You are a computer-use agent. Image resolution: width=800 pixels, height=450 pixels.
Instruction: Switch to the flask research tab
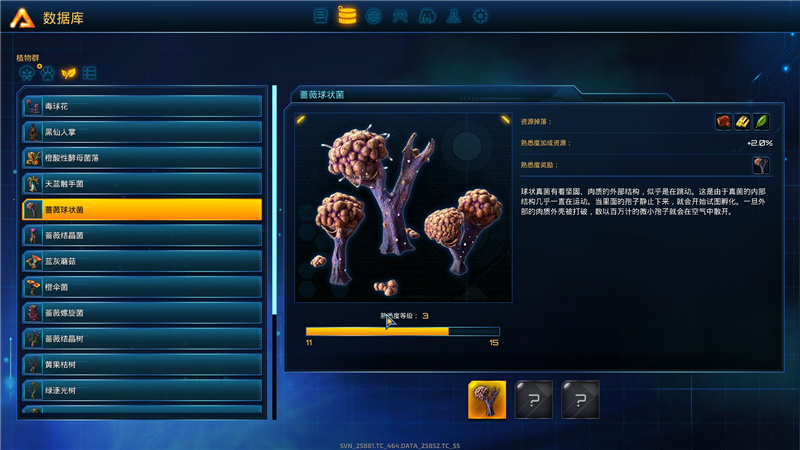pos(453,16)
